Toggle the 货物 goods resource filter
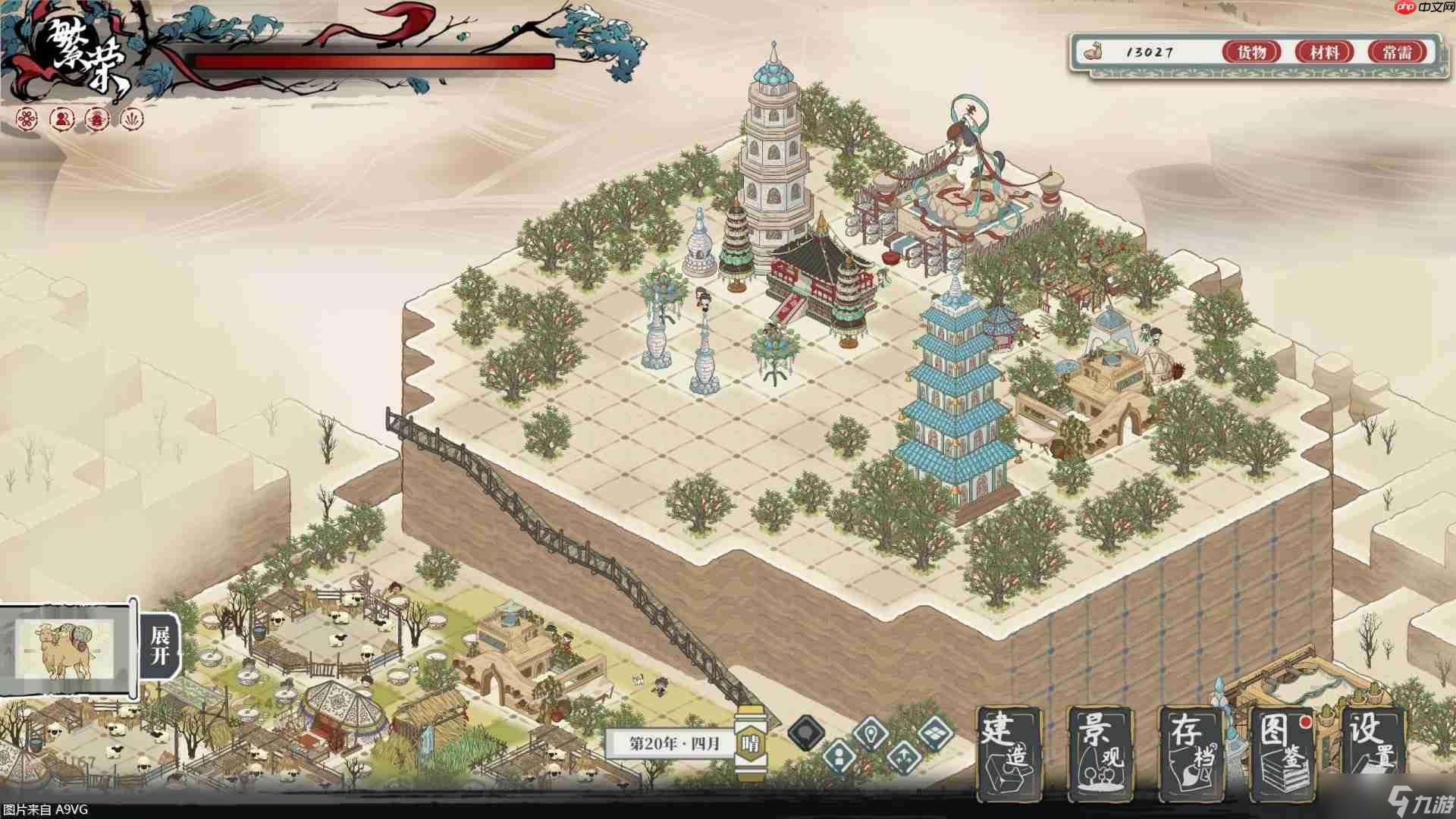The image size is (1456, 819). click(x=1253, y=53)
